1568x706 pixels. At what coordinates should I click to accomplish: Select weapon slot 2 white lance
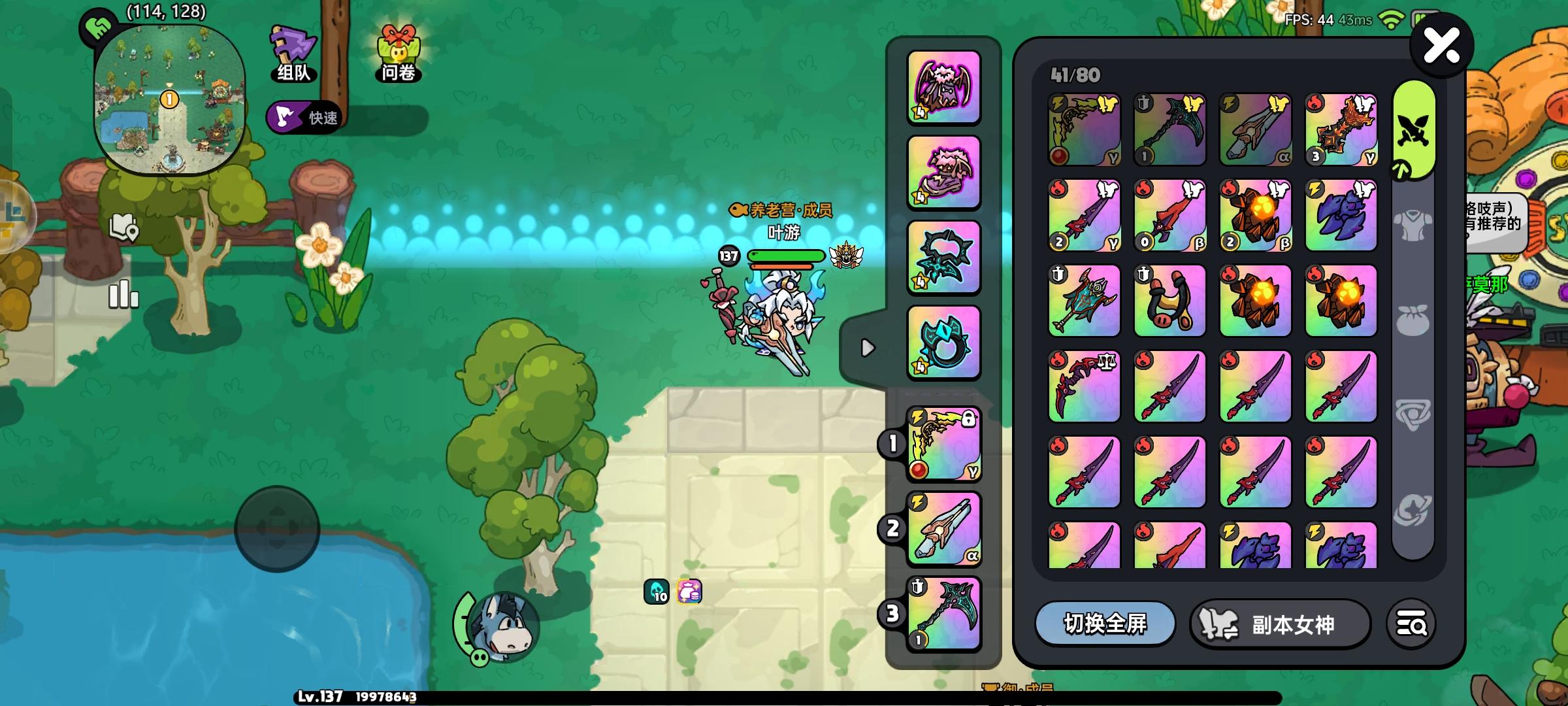[943, 531]
